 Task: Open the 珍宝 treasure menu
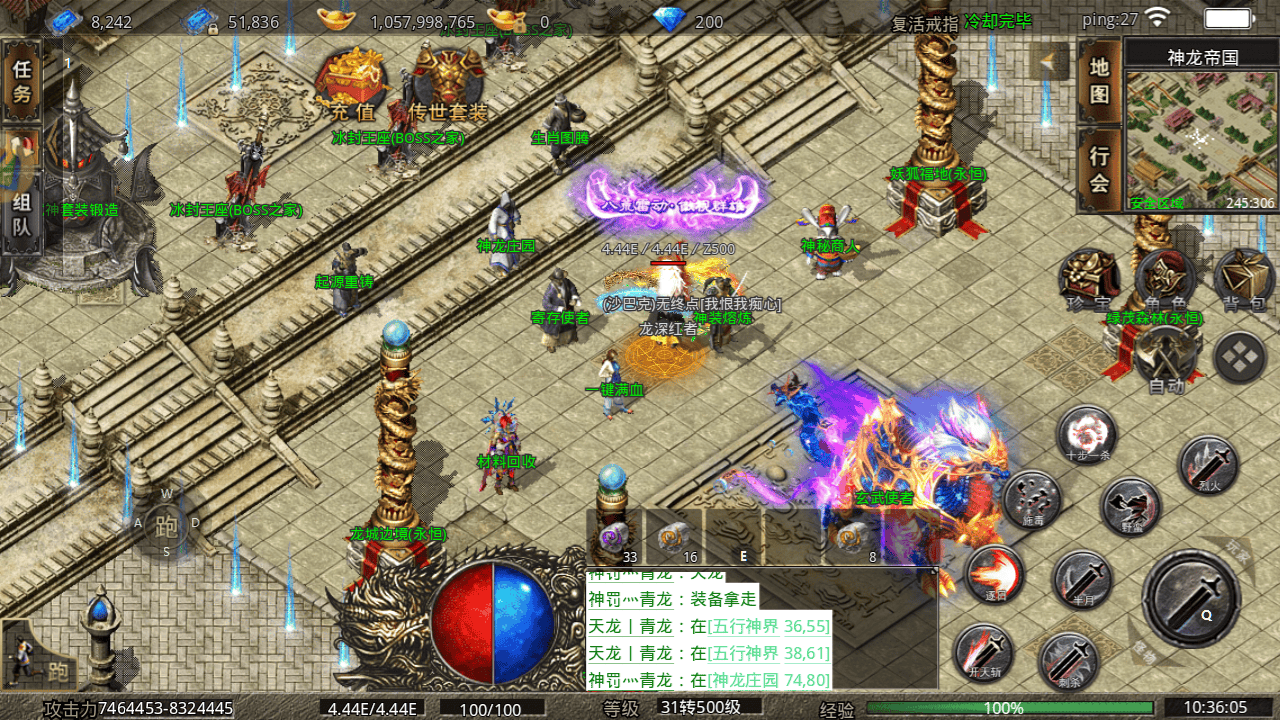pyautogui.click(x=1087, y=278)
